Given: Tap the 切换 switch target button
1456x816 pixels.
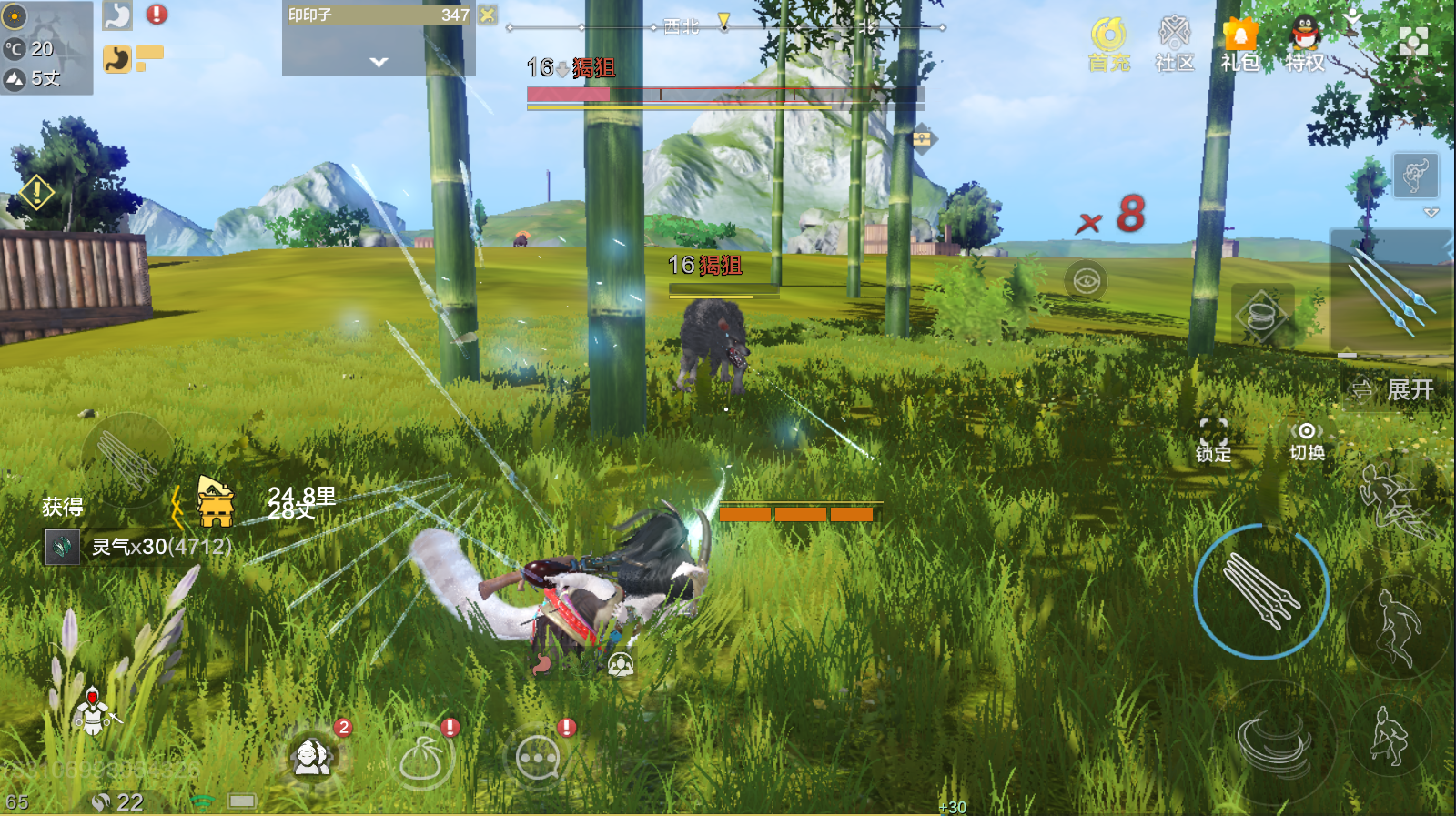Looking at the screenshot, I should (1307, 440).
